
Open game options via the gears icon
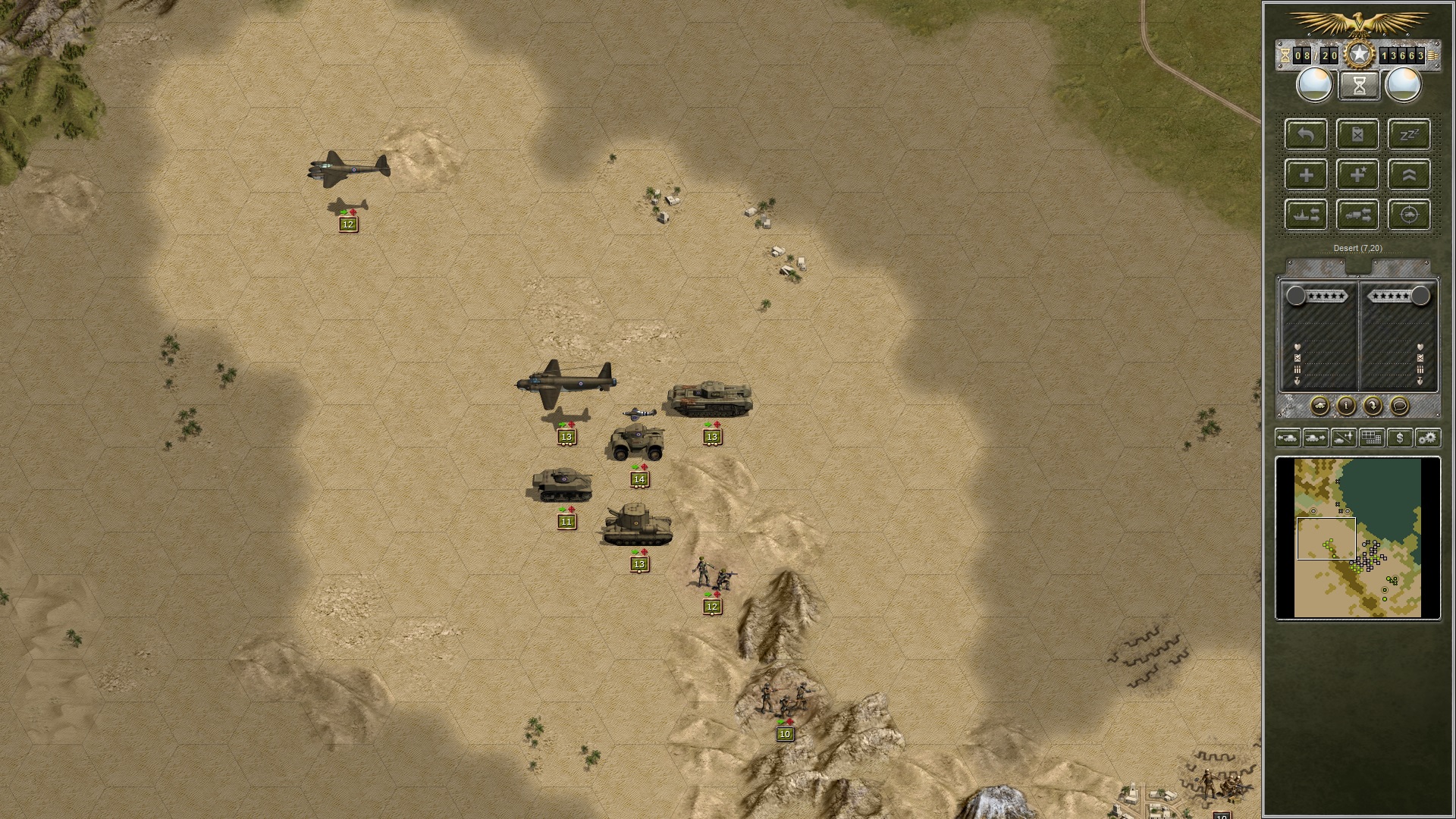pos(1428,438)
